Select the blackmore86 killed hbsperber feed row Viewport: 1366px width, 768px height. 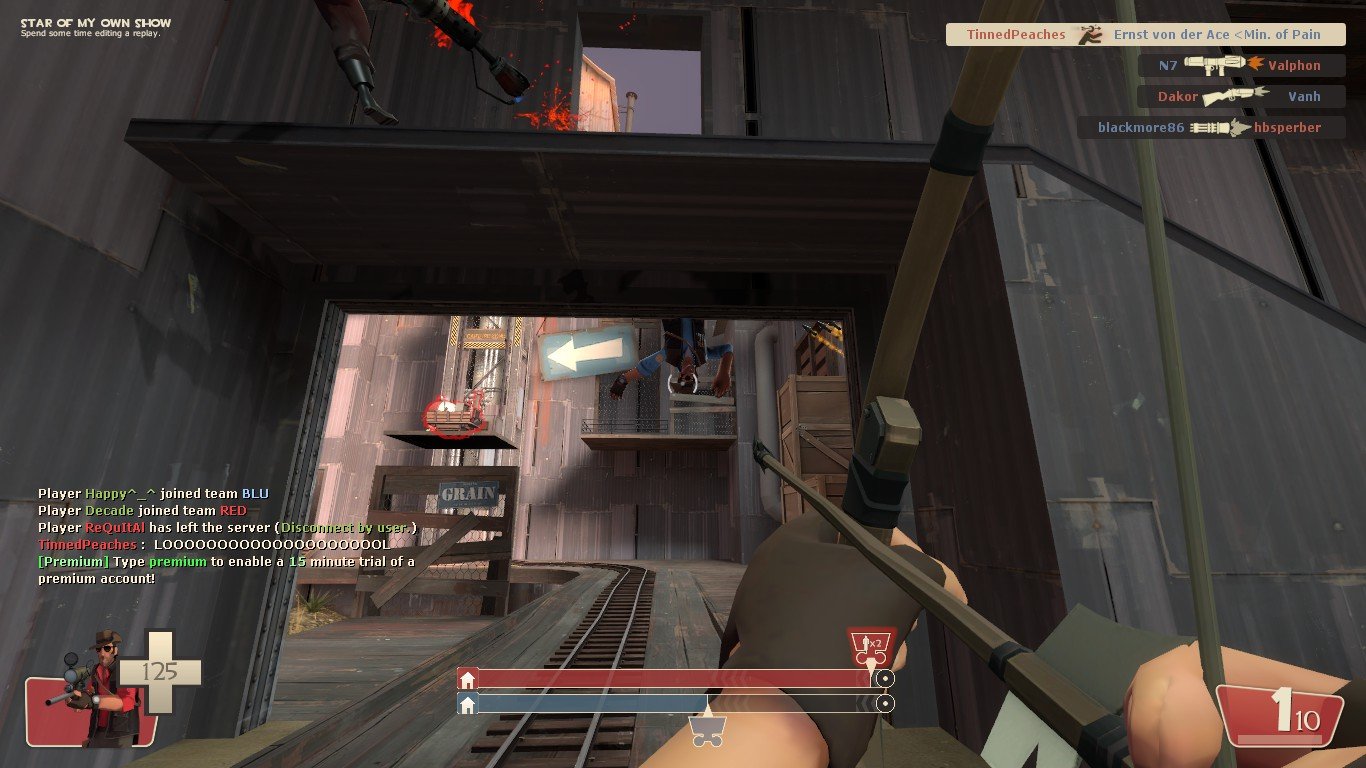pos(1210,128)
